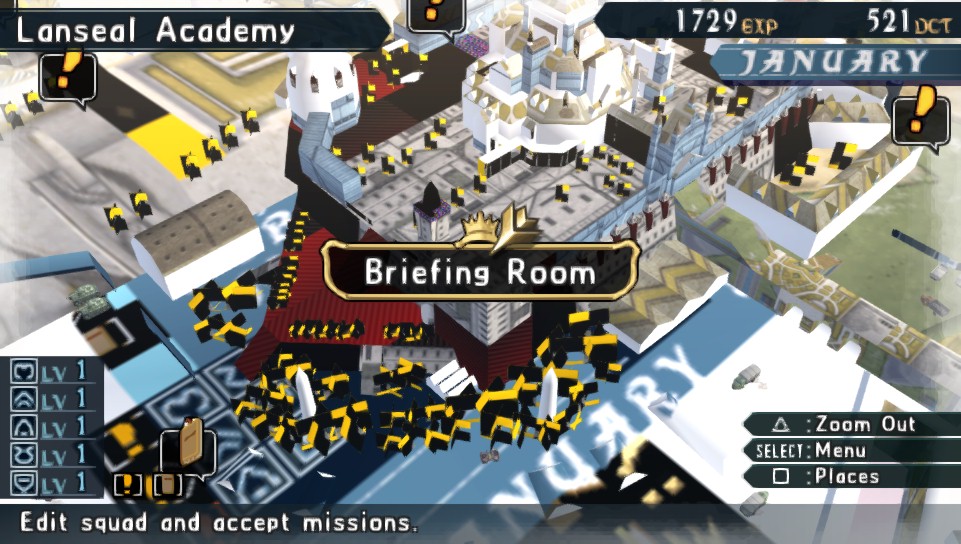Select the Briefing Room location label
This screenshot has width=961, height=544.
pos(480,271)
